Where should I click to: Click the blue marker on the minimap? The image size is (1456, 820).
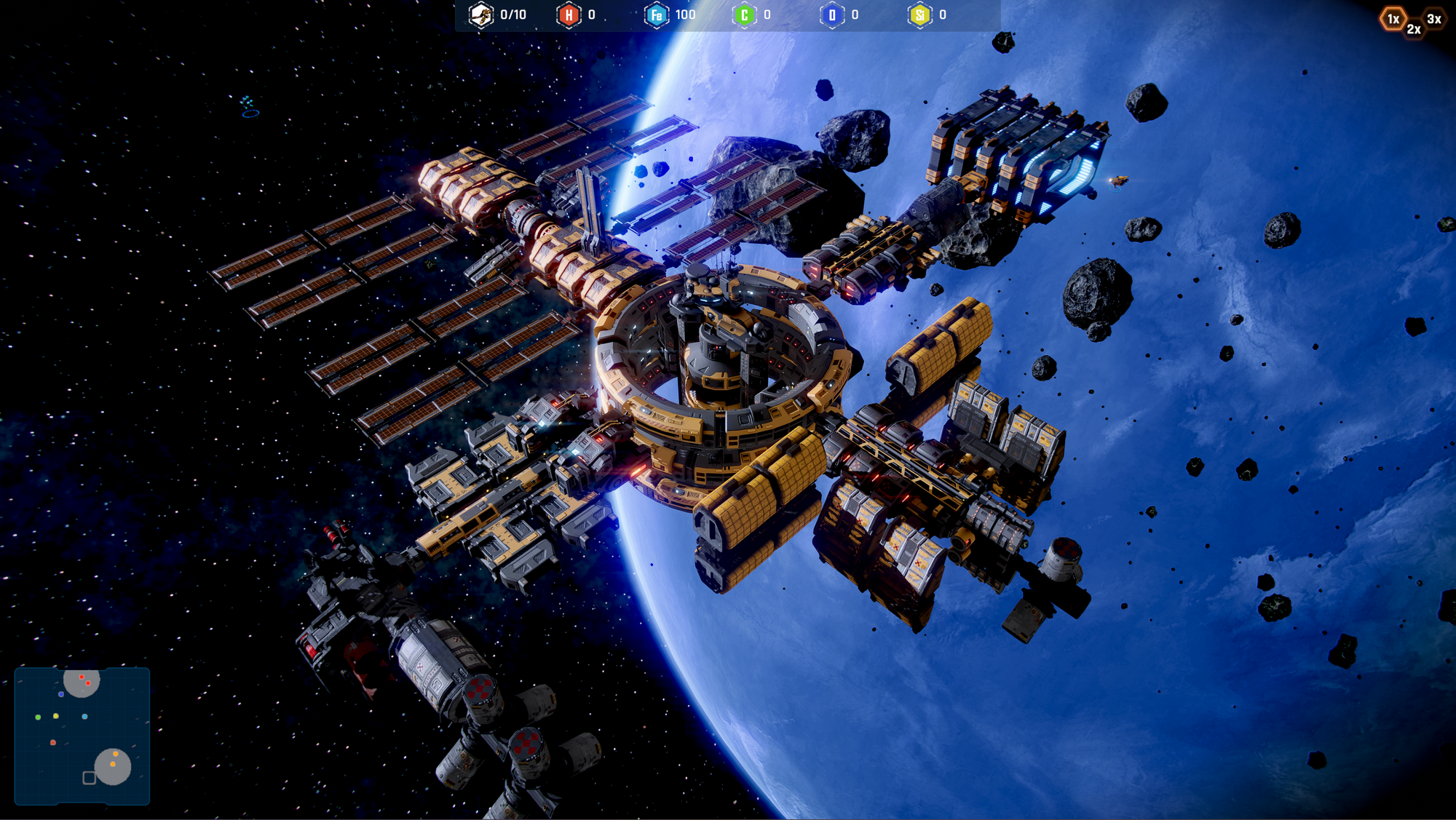tap(61, 694)
